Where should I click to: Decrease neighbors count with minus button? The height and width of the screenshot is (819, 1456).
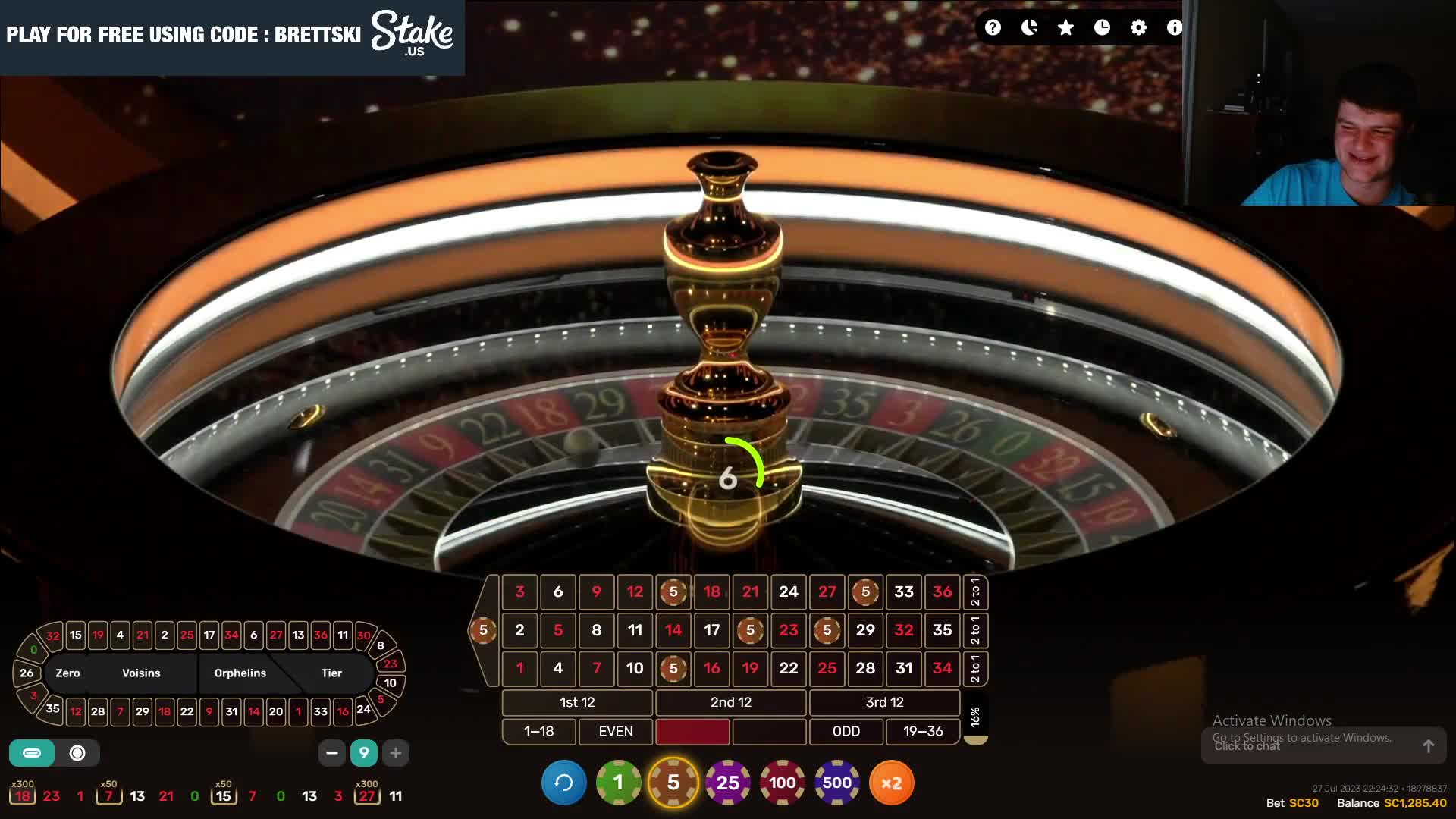click(331, 753)
